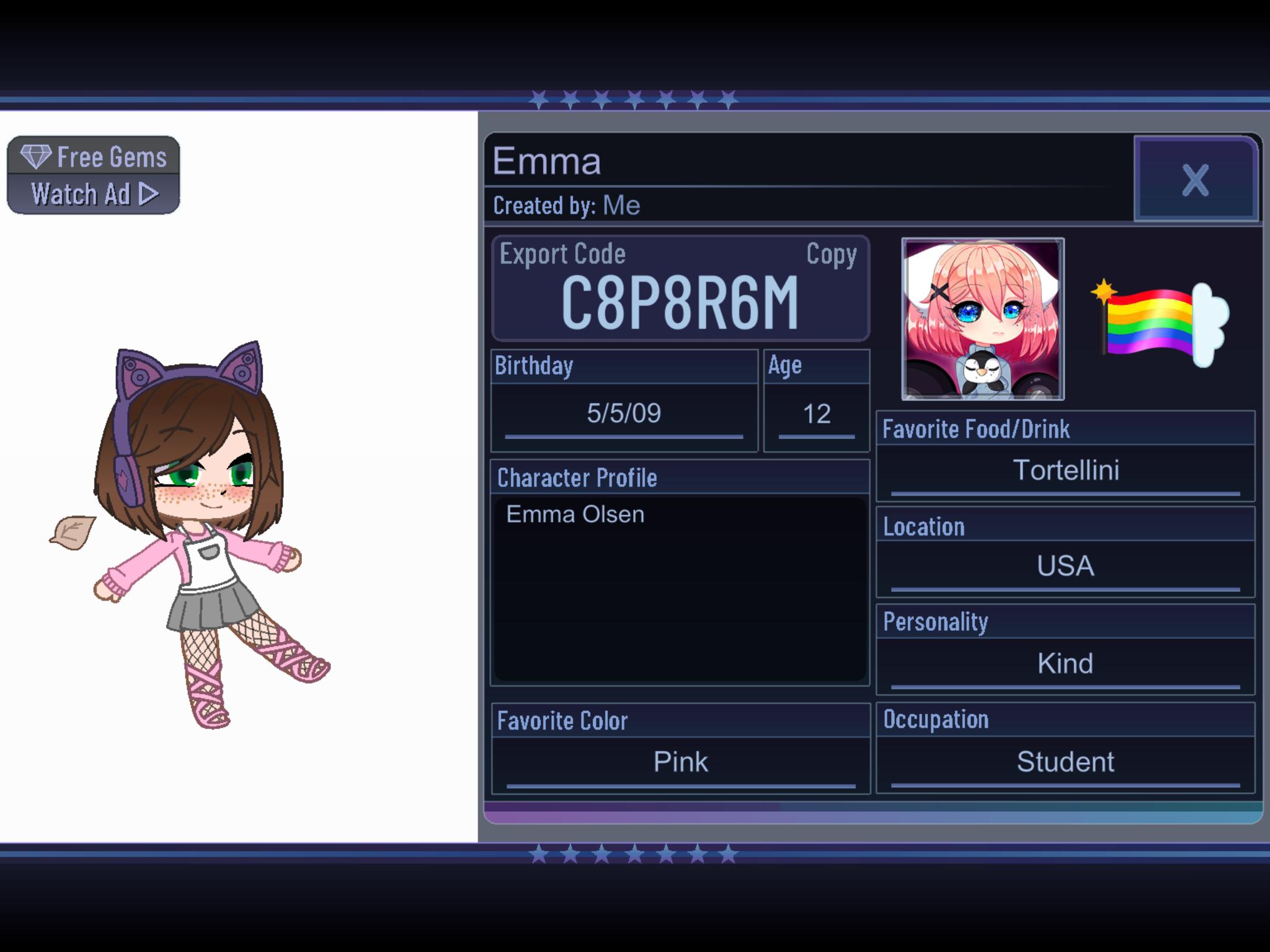
Task: Copy the export code
Action: (x=831, y=255)
